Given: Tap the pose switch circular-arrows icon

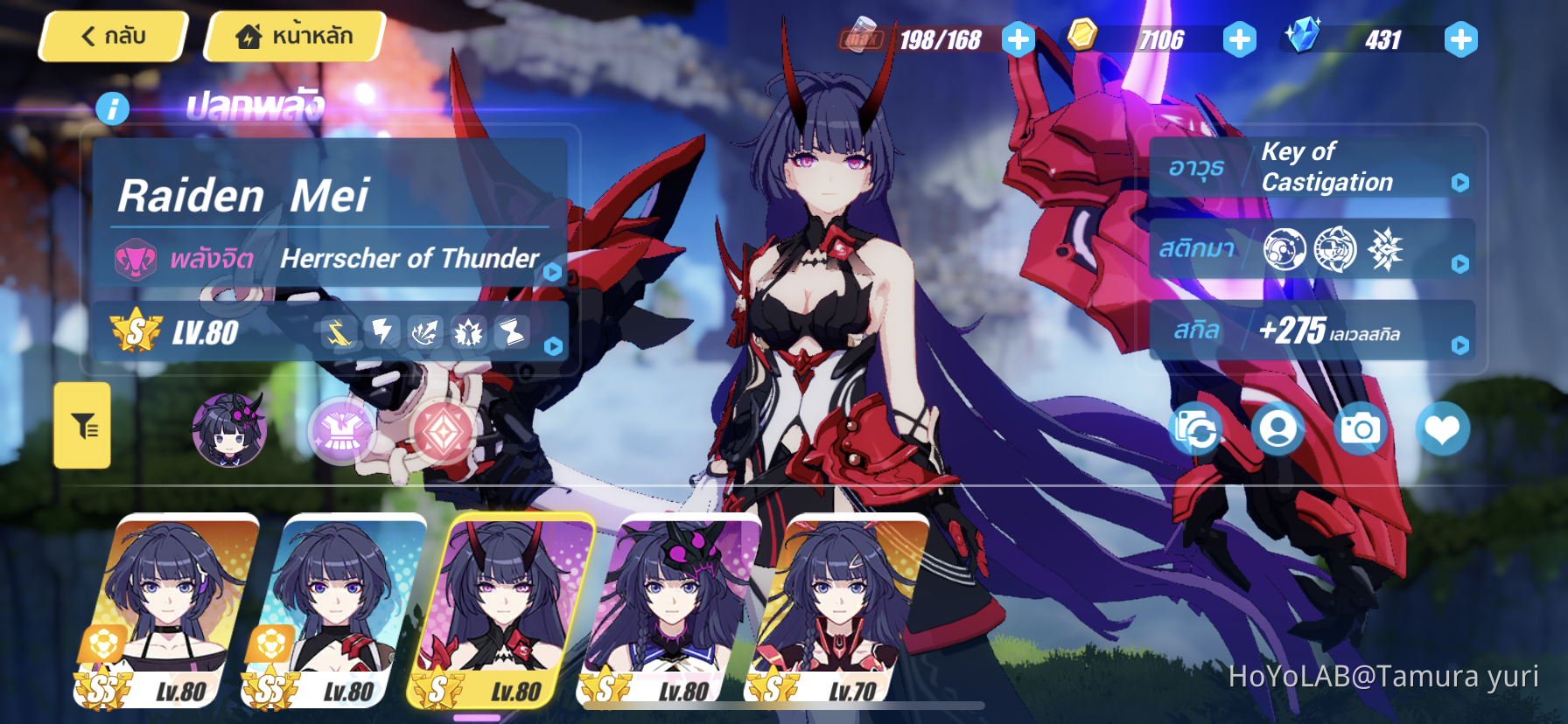Looking at the screenshot, I should pyautogui.click(x=1197, y=428).
